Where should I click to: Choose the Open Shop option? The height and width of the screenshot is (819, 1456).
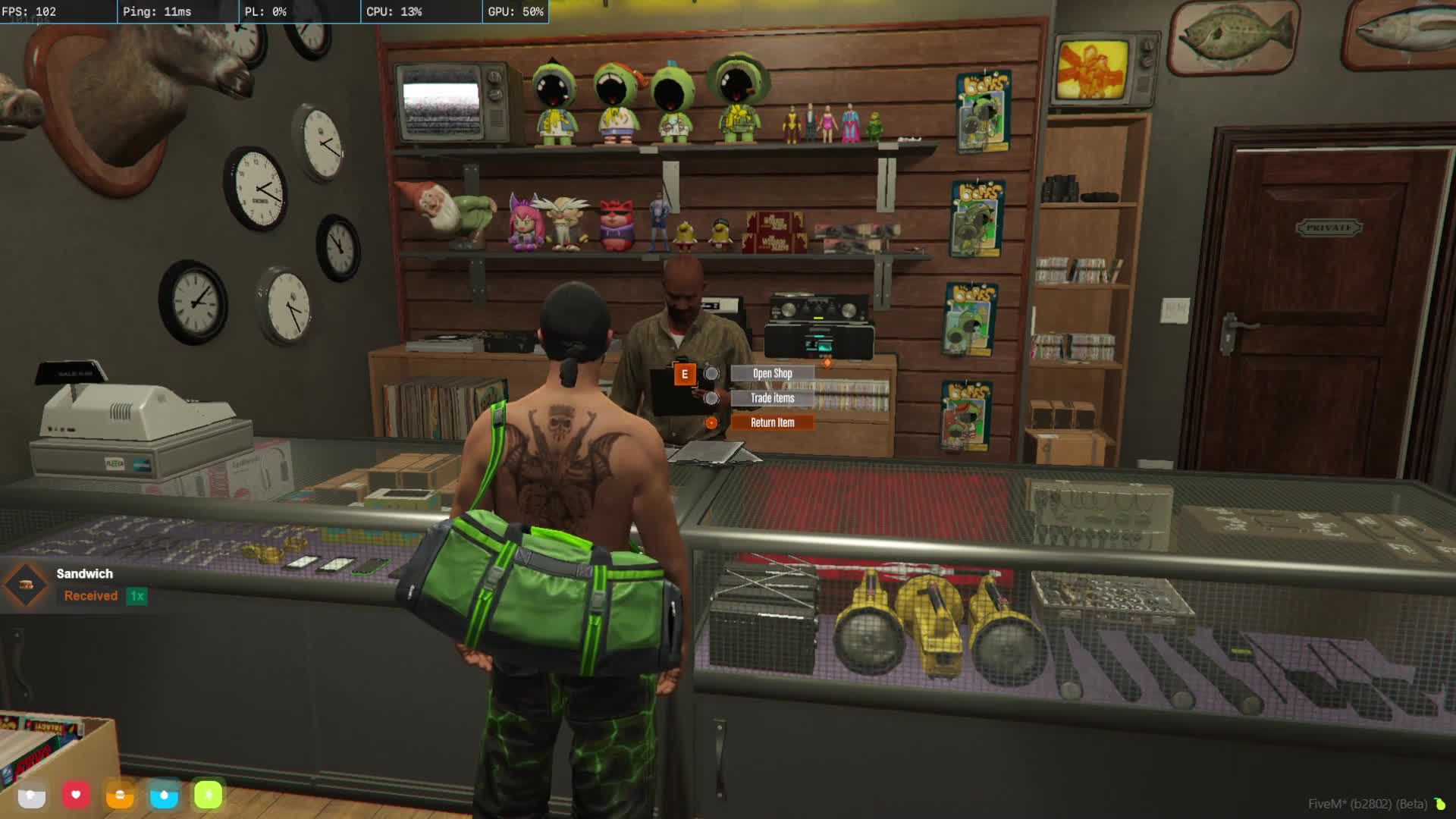pyautogui.click(x=772, y=373)
